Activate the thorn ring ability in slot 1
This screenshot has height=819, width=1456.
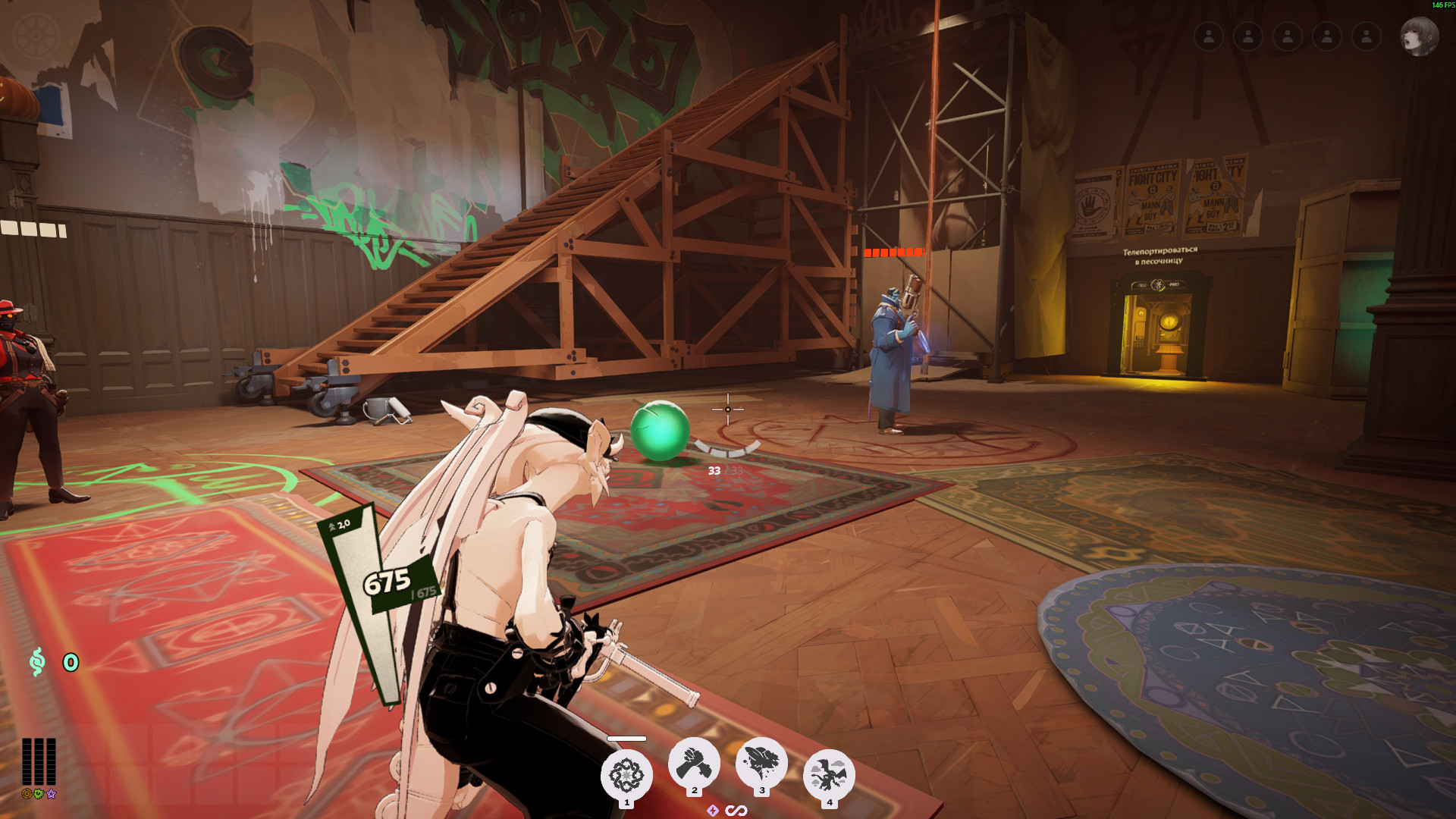click(x=626, y=775)
